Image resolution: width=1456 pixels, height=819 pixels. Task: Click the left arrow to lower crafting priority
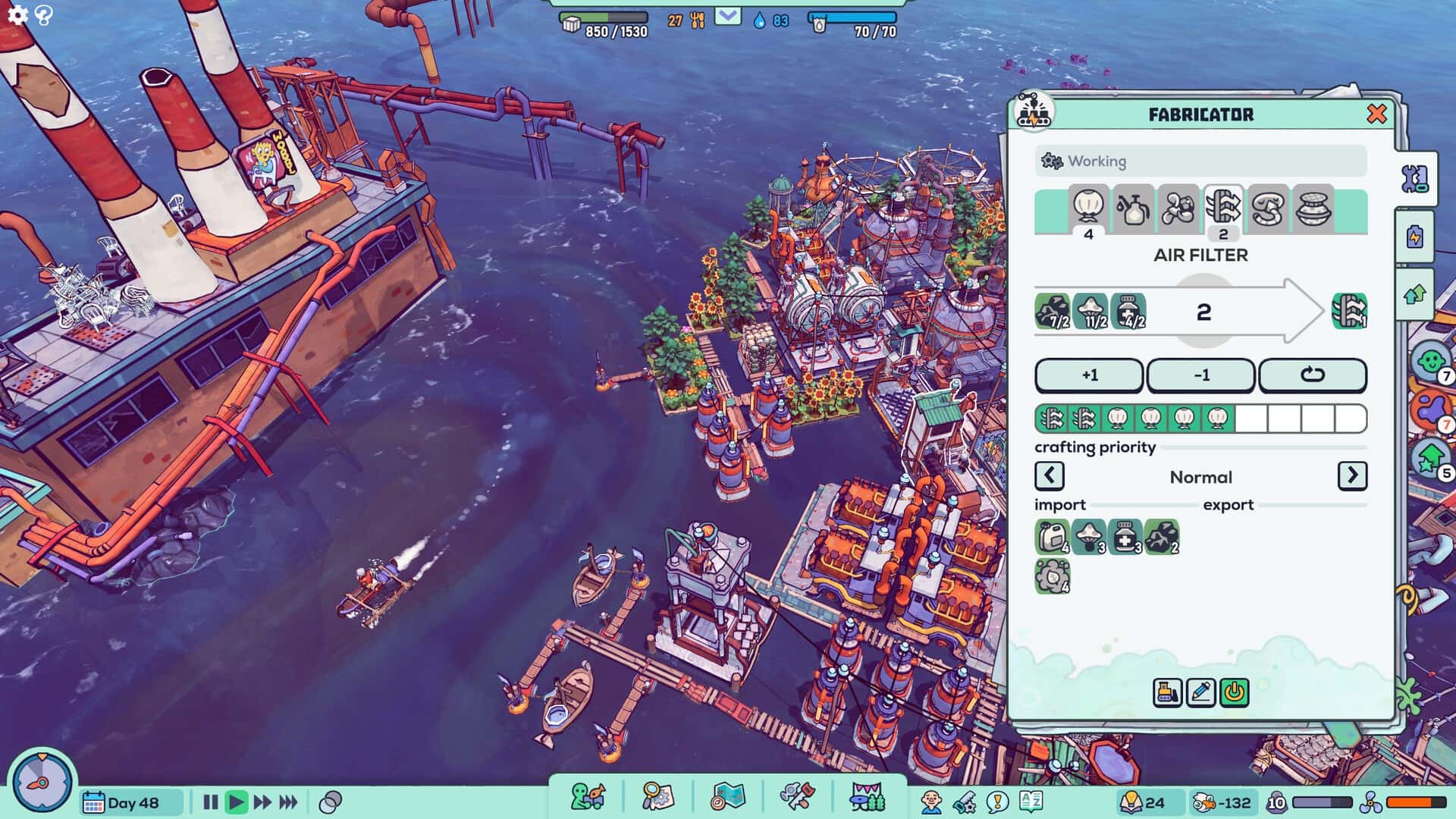pos(1050,476)
